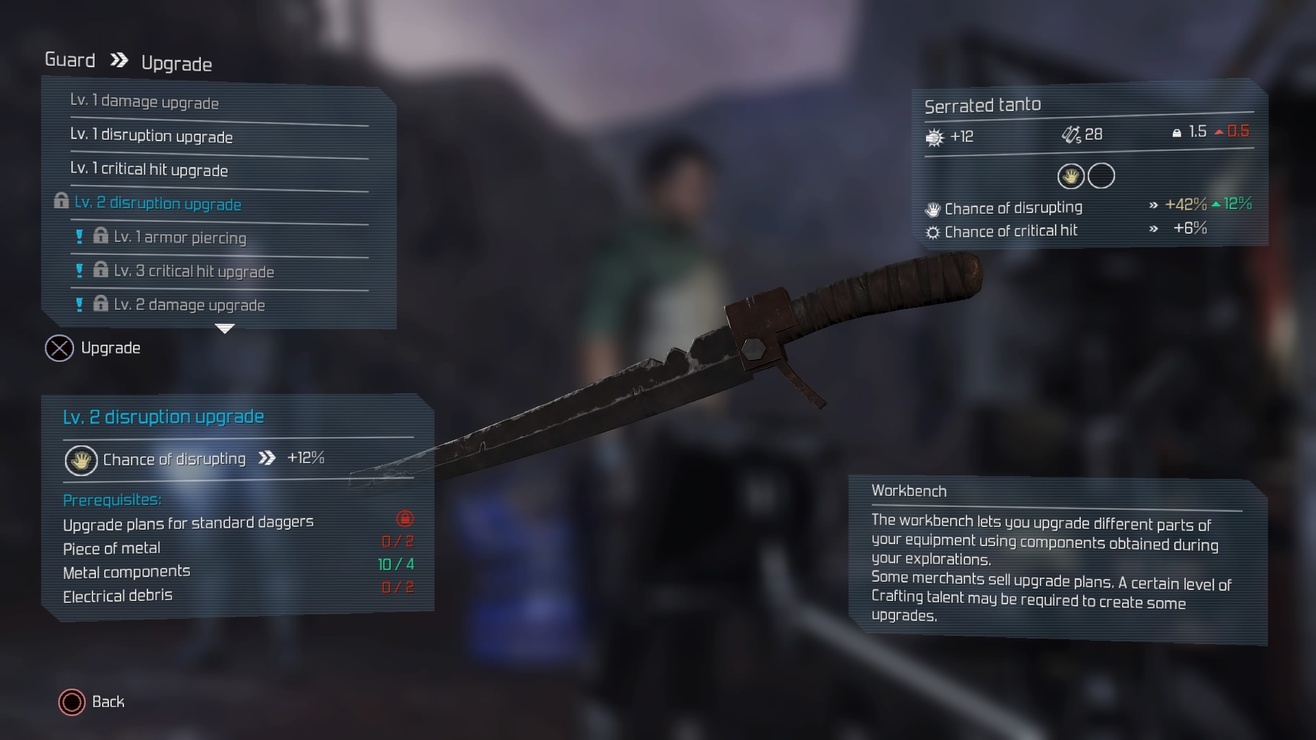
Task: Select Lv. 1 damage upgrade entry
Action: pos(144,102)
